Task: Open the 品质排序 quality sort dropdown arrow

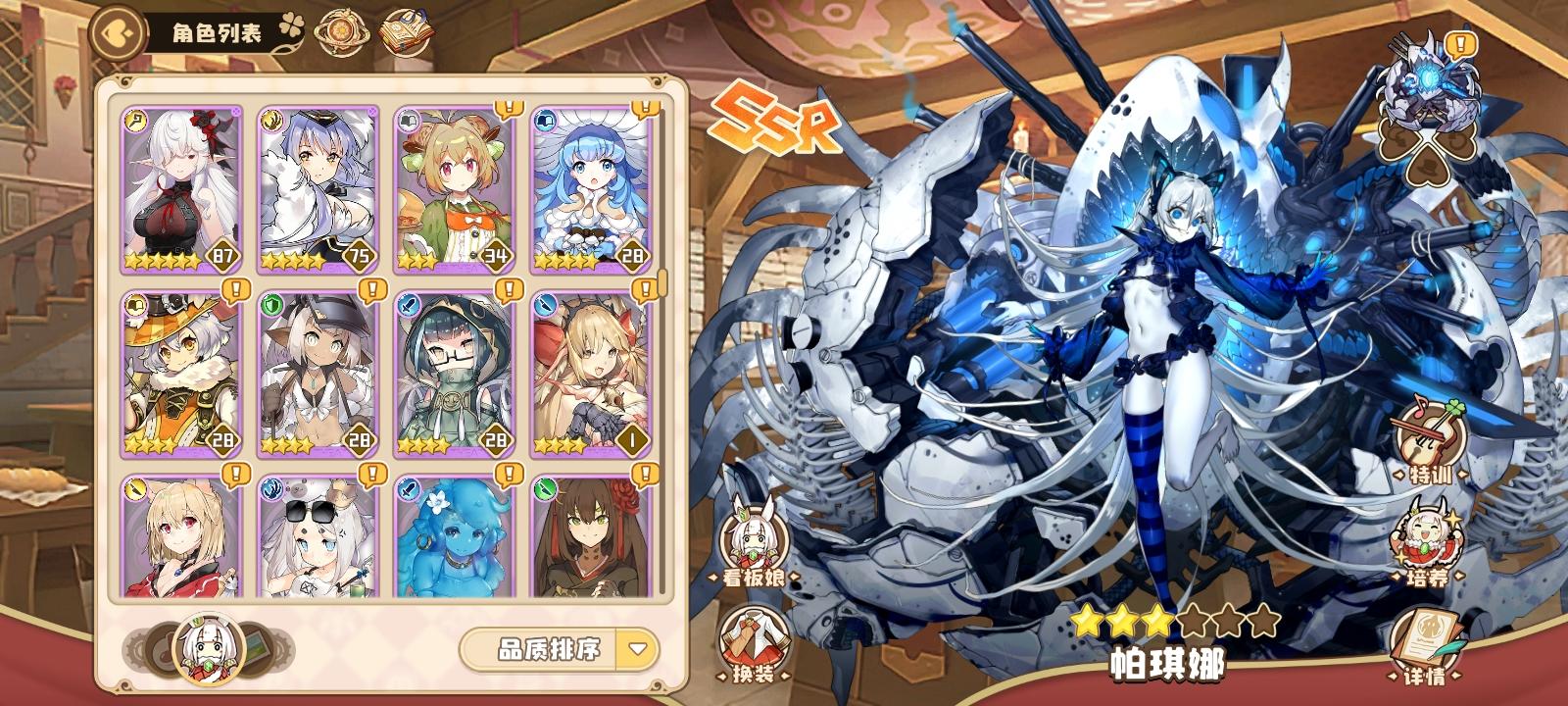Action: (636, 649)
